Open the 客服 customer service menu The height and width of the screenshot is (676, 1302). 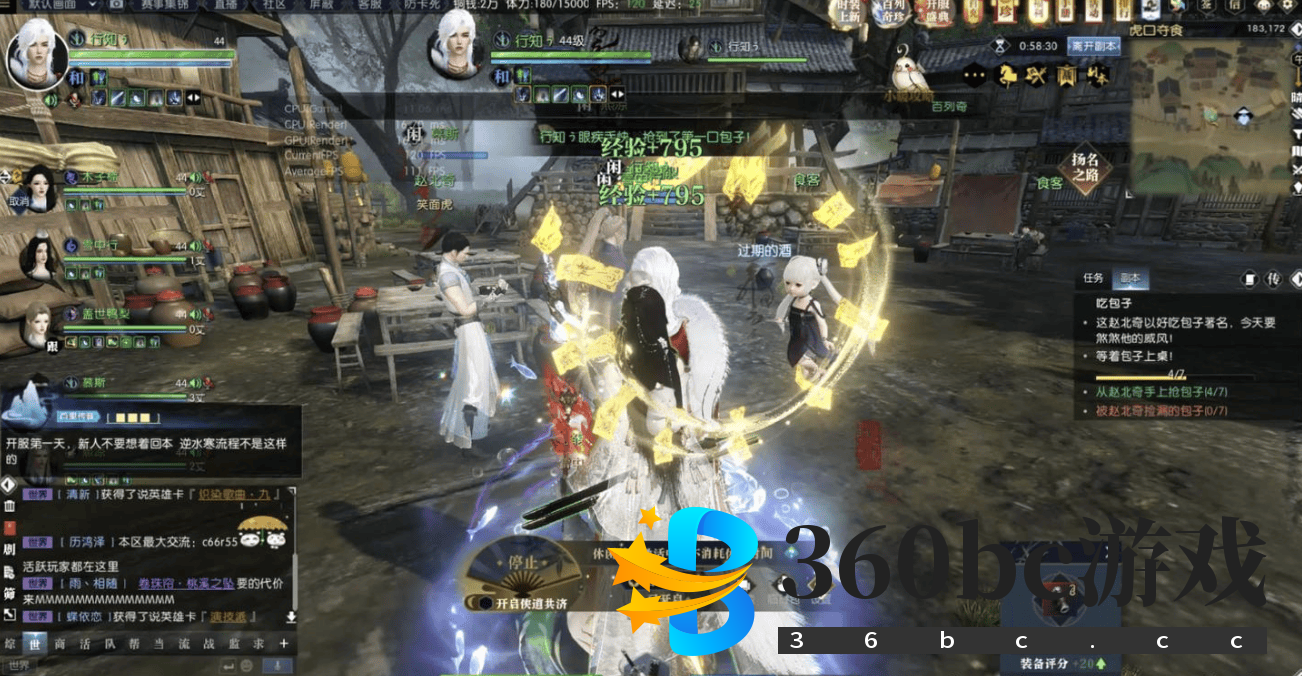(x=370, y=5)
